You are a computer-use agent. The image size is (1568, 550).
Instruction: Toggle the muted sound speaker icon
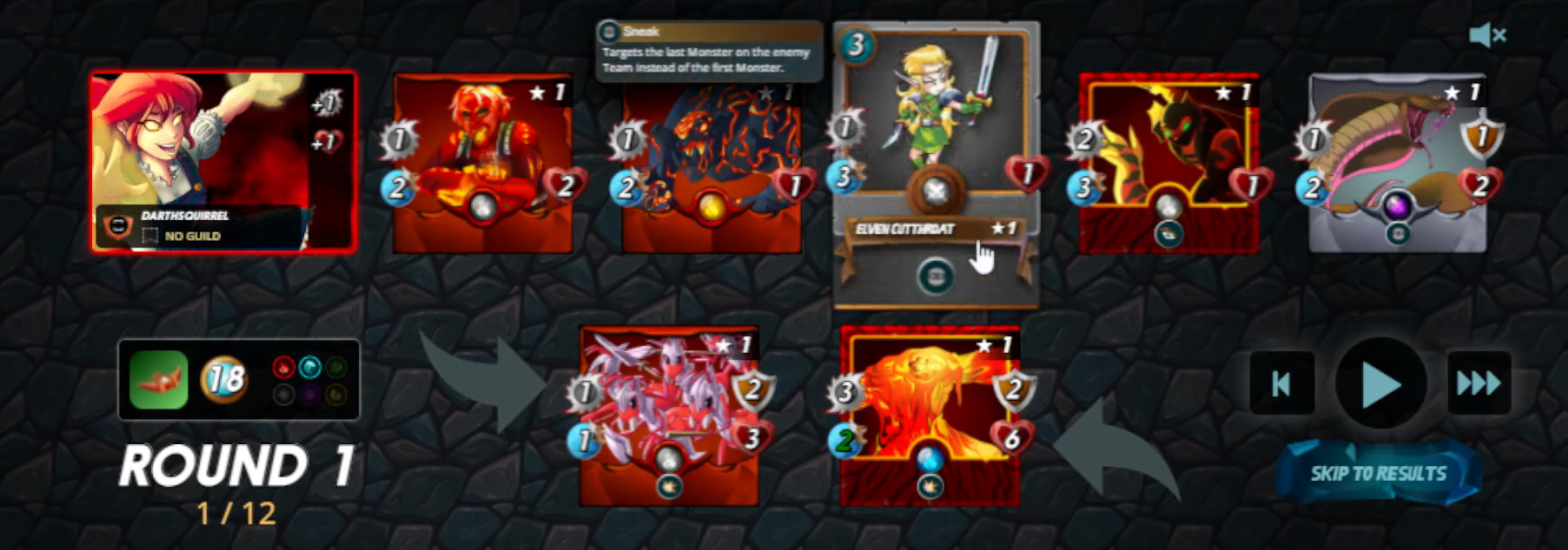[x=1487, y=35]
